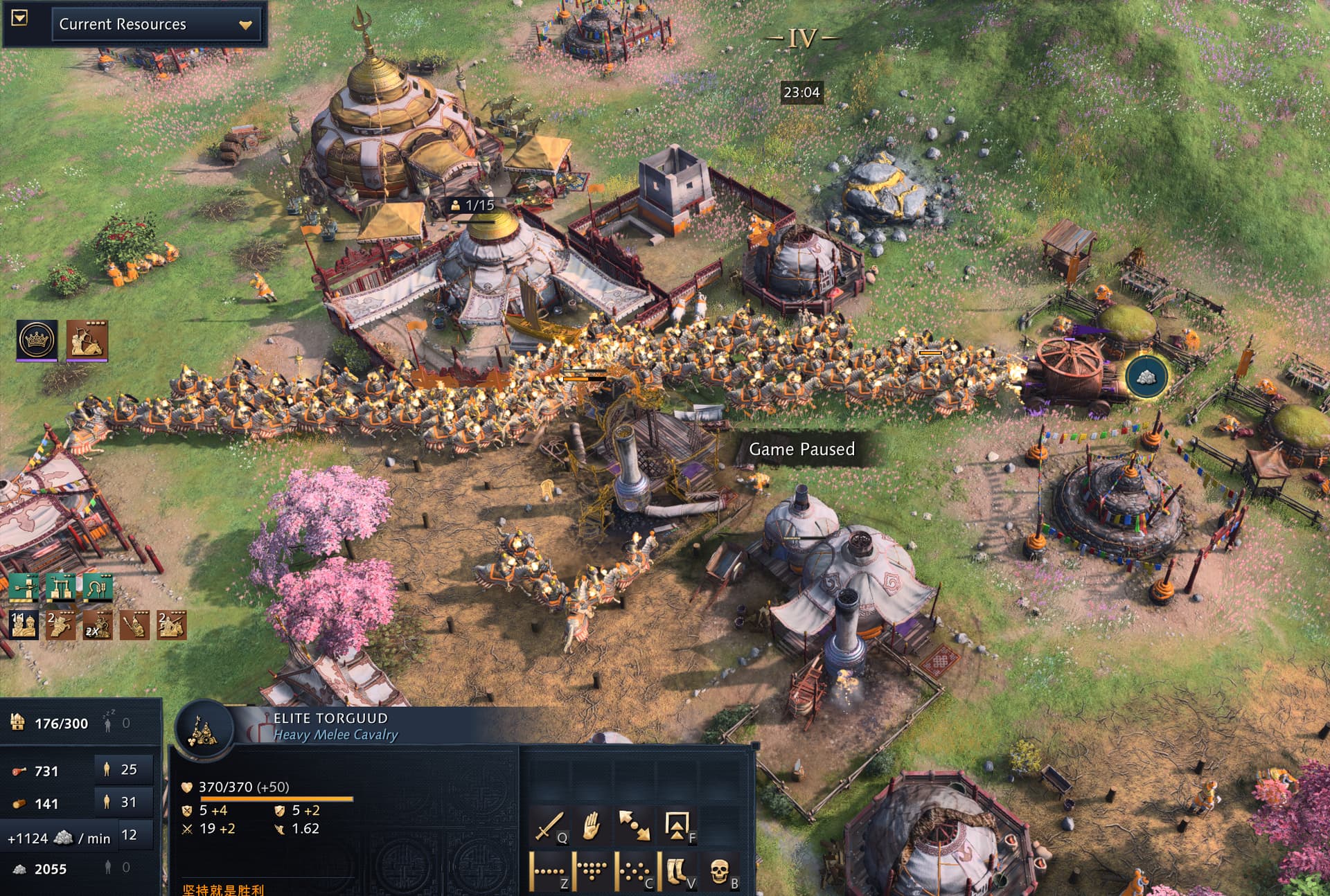Click the boots command button
The image size is (1330, 896).
click(677, 870)
